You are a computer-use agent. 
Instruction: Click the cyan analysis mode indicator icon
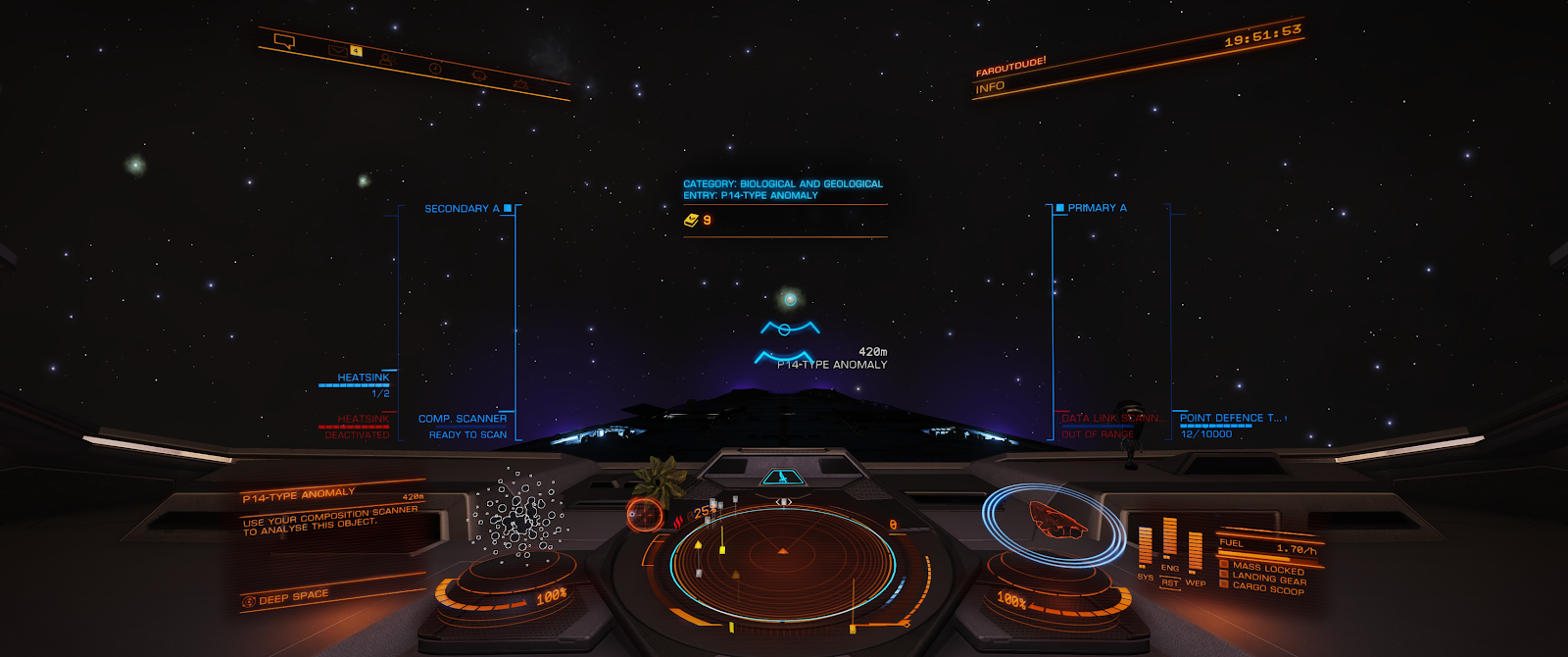[781, 478]
